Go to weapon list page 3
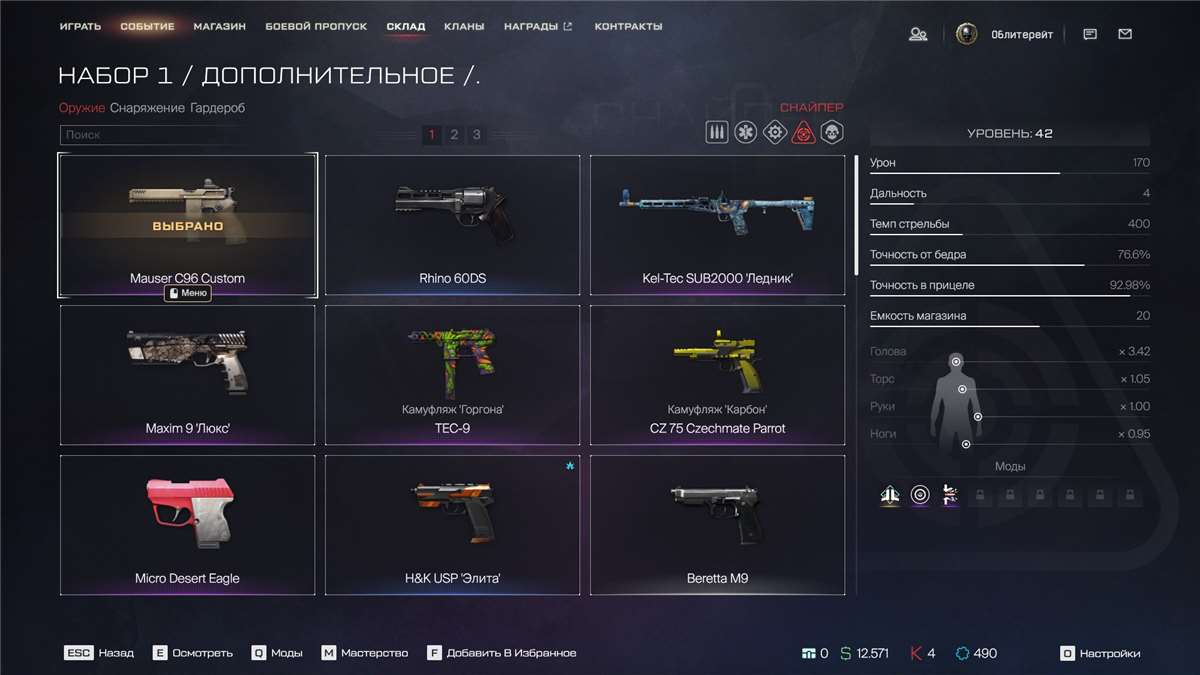 pos(477,134)
